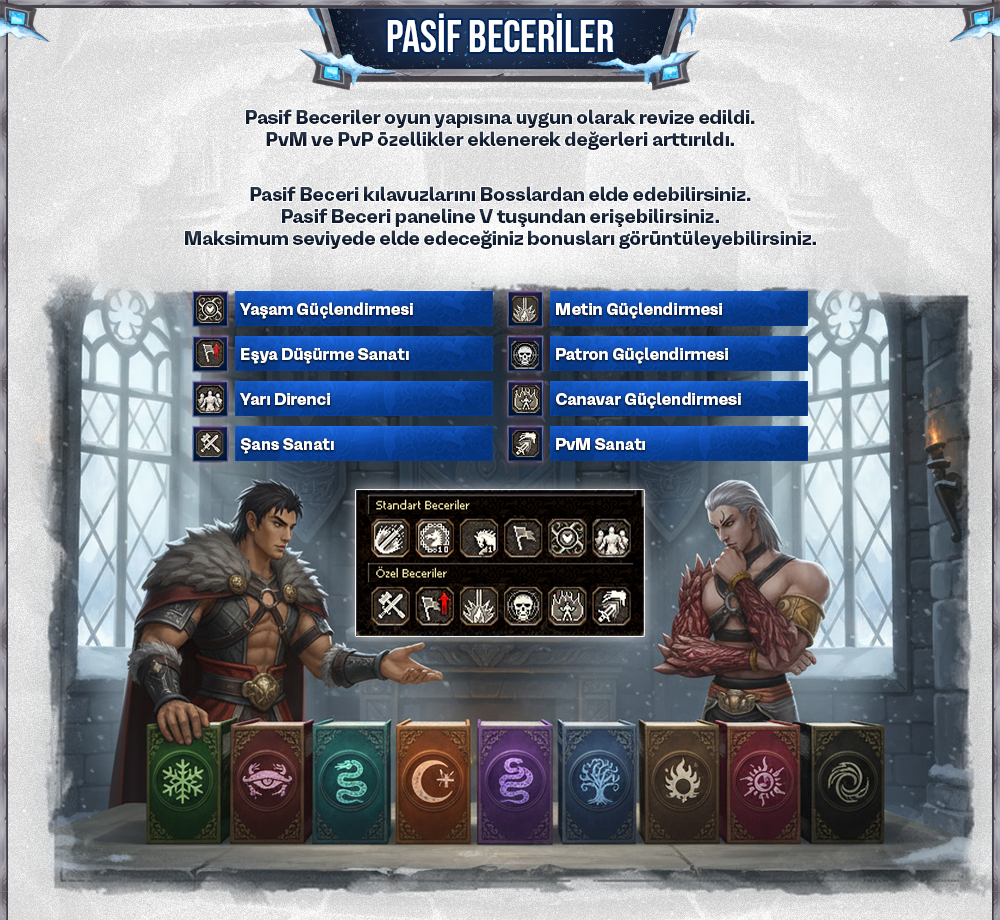Click the Canavar Güçlendirmesi skill label
Screen dimensions: 1000x920
678,399
